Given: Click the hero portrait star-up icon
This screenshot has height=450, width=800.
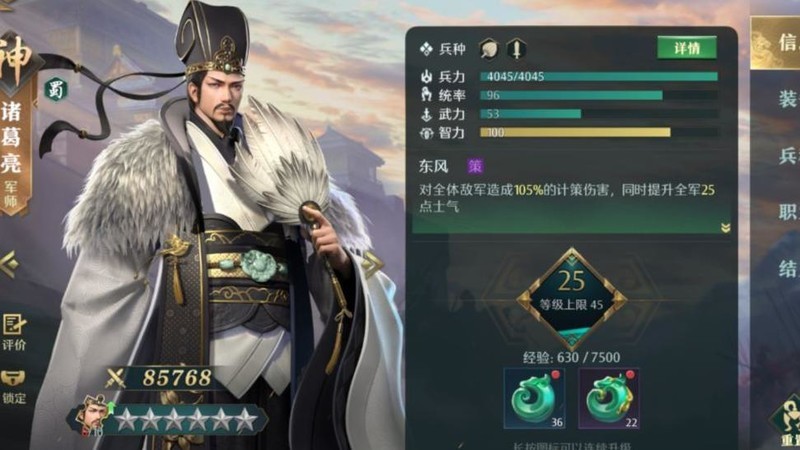Looking at the screenshot, I should click(x=93, y=416).
